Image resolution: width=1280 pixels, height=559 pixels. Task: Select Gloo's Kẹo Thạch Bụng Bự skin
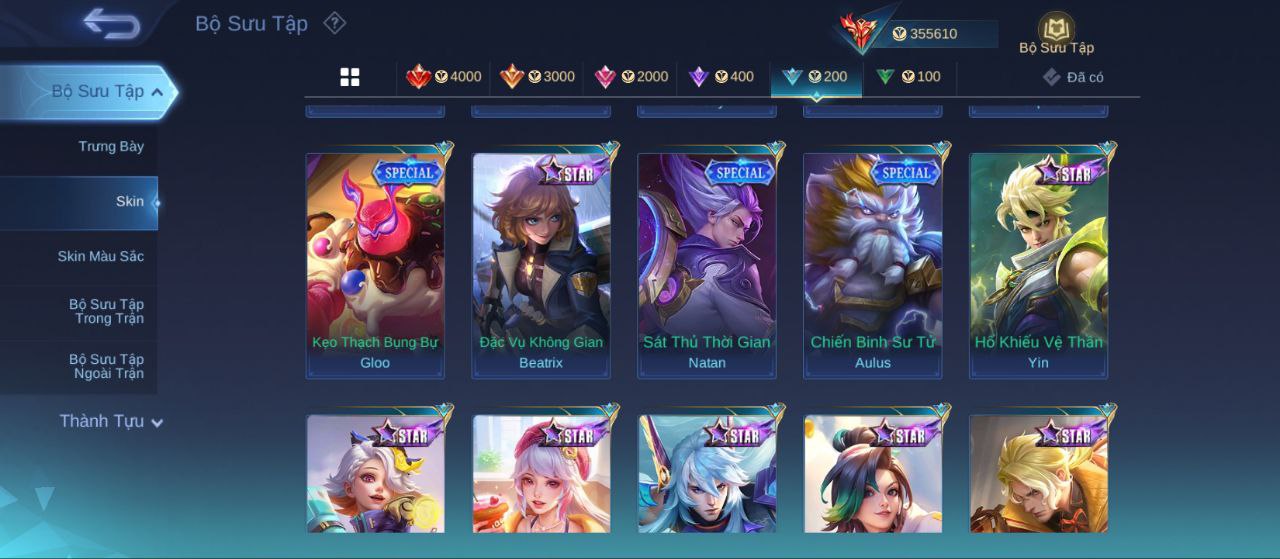coord(375,265)
